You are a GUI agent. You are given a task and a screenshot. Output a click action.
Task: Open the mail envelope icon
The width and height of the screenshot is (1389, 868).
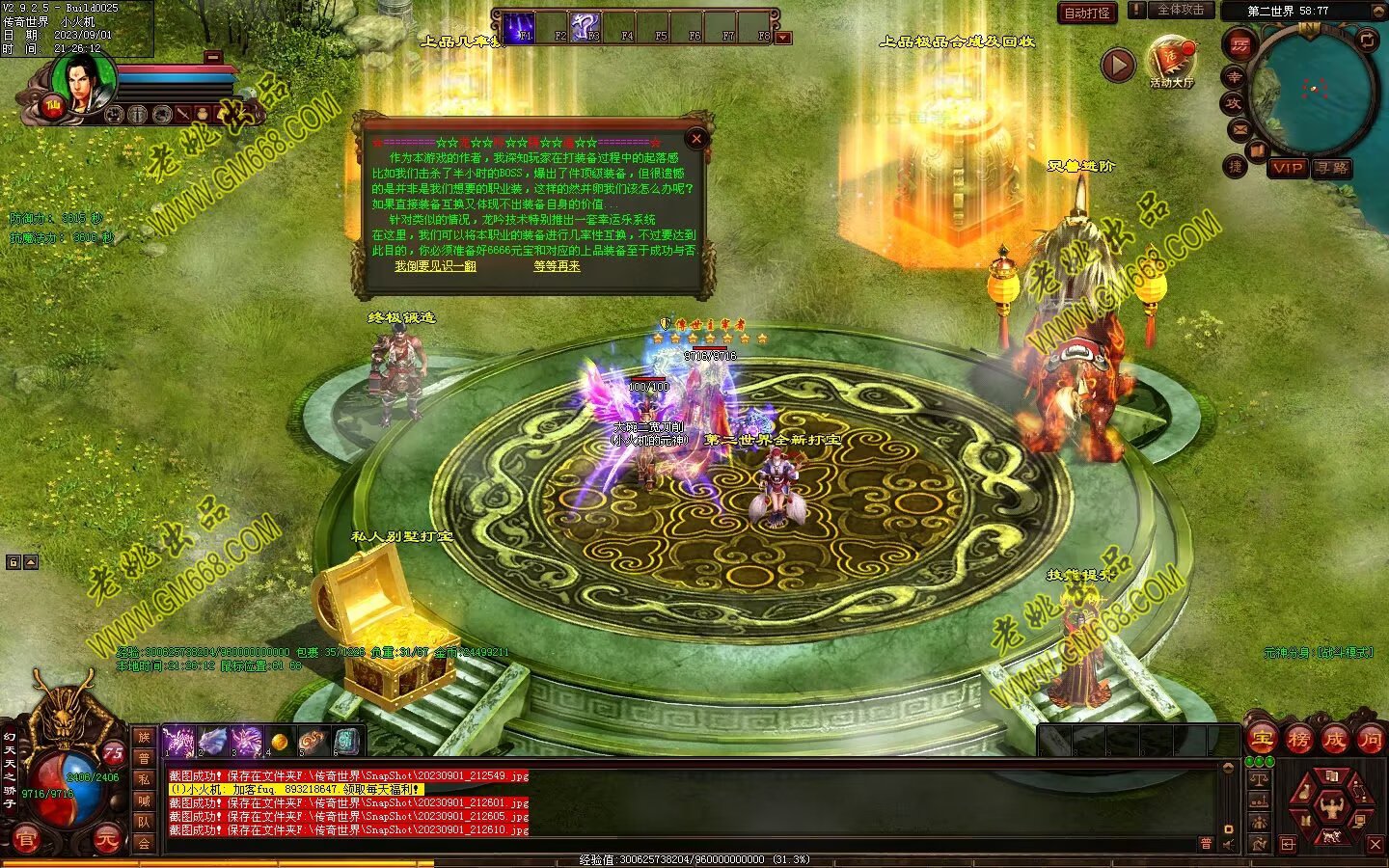1239,129
